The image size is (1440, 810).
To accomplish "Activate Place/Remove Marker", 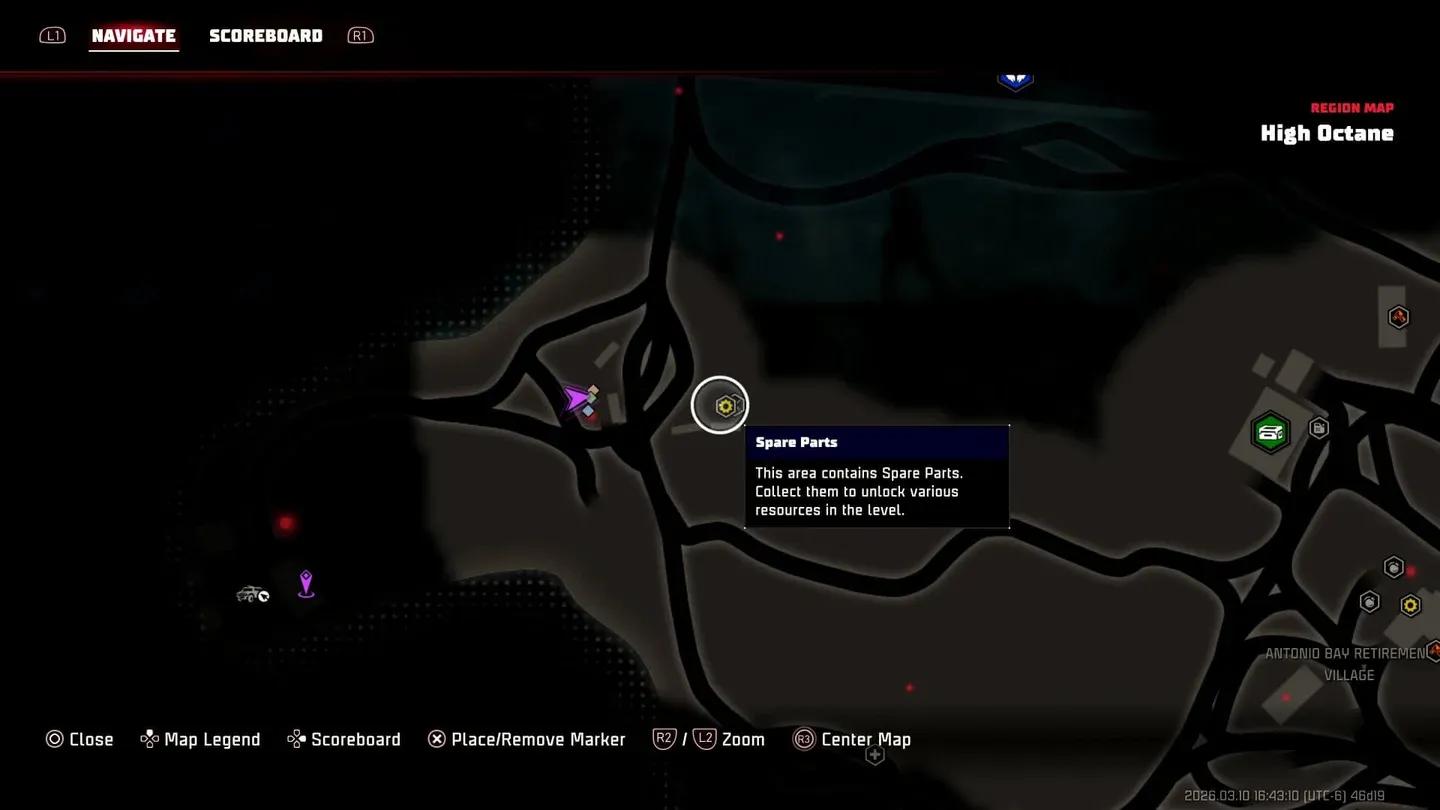I will 527,739.
